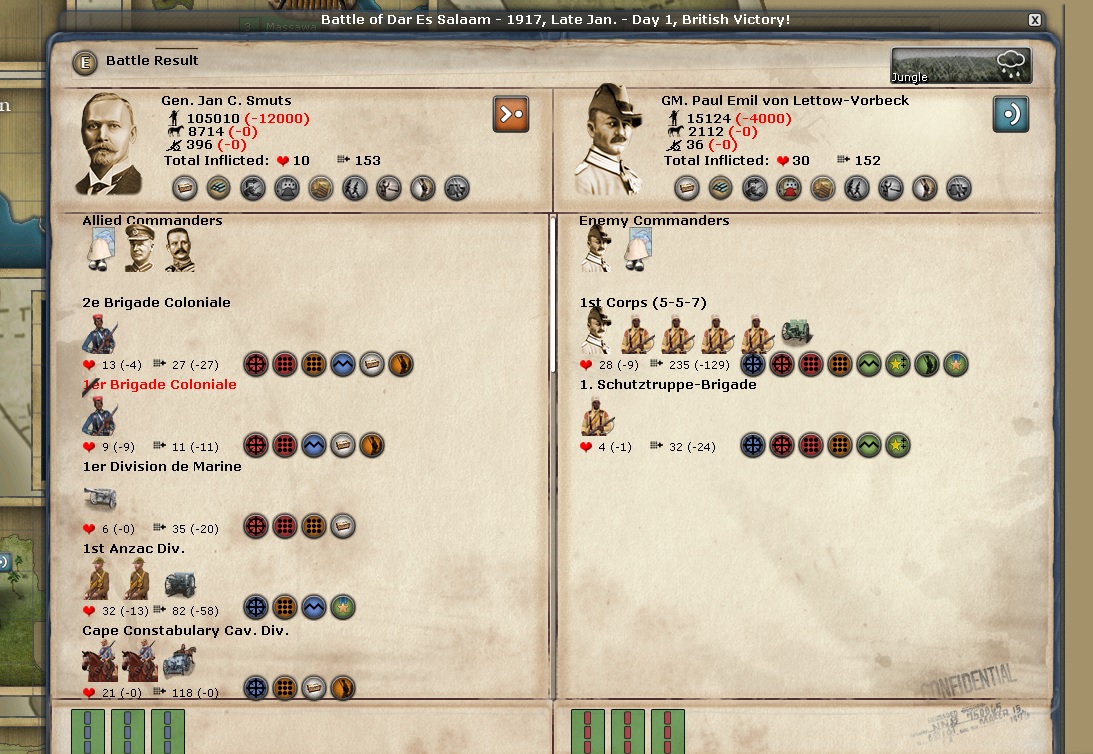1093x754 pixels.
Task: Close the battle result window
Action: (1035, 20)
